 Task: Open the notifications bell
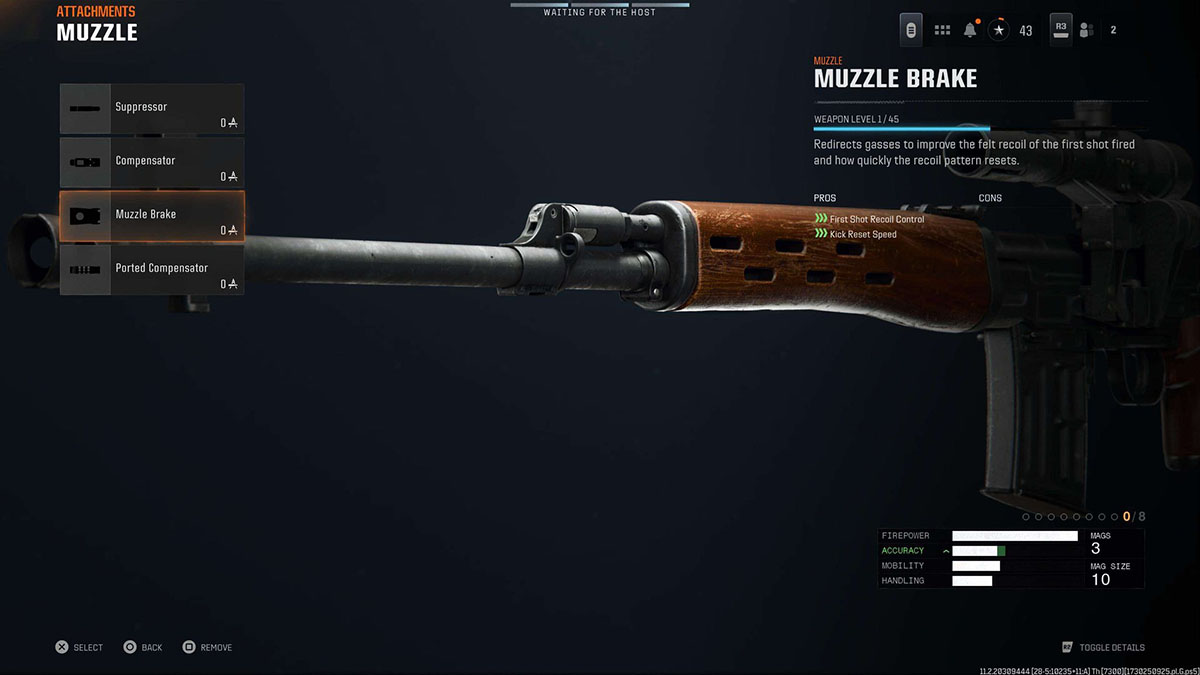(970, 30)
